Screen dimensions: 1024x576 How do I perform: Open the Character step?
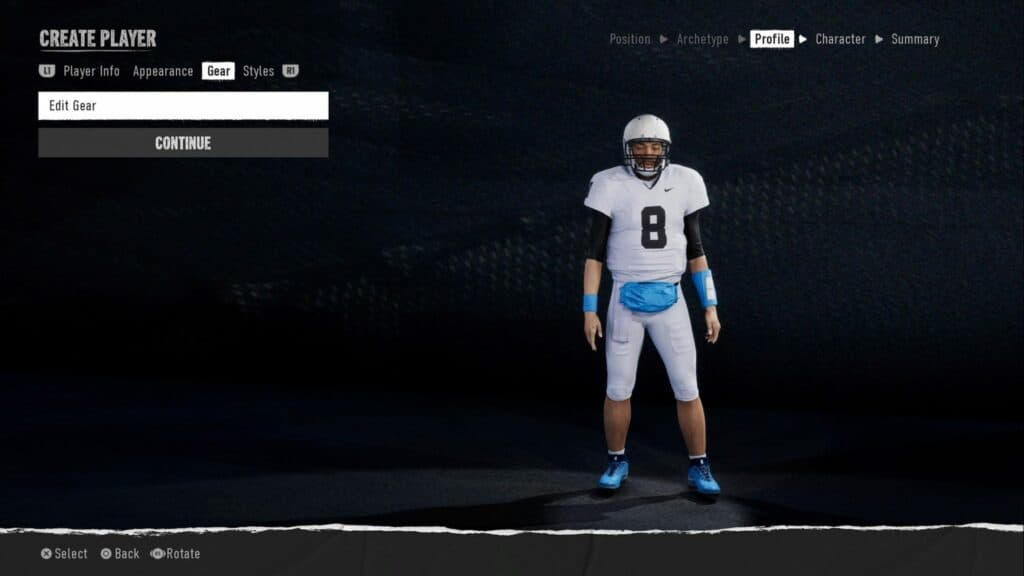click(x=840, y=39)
